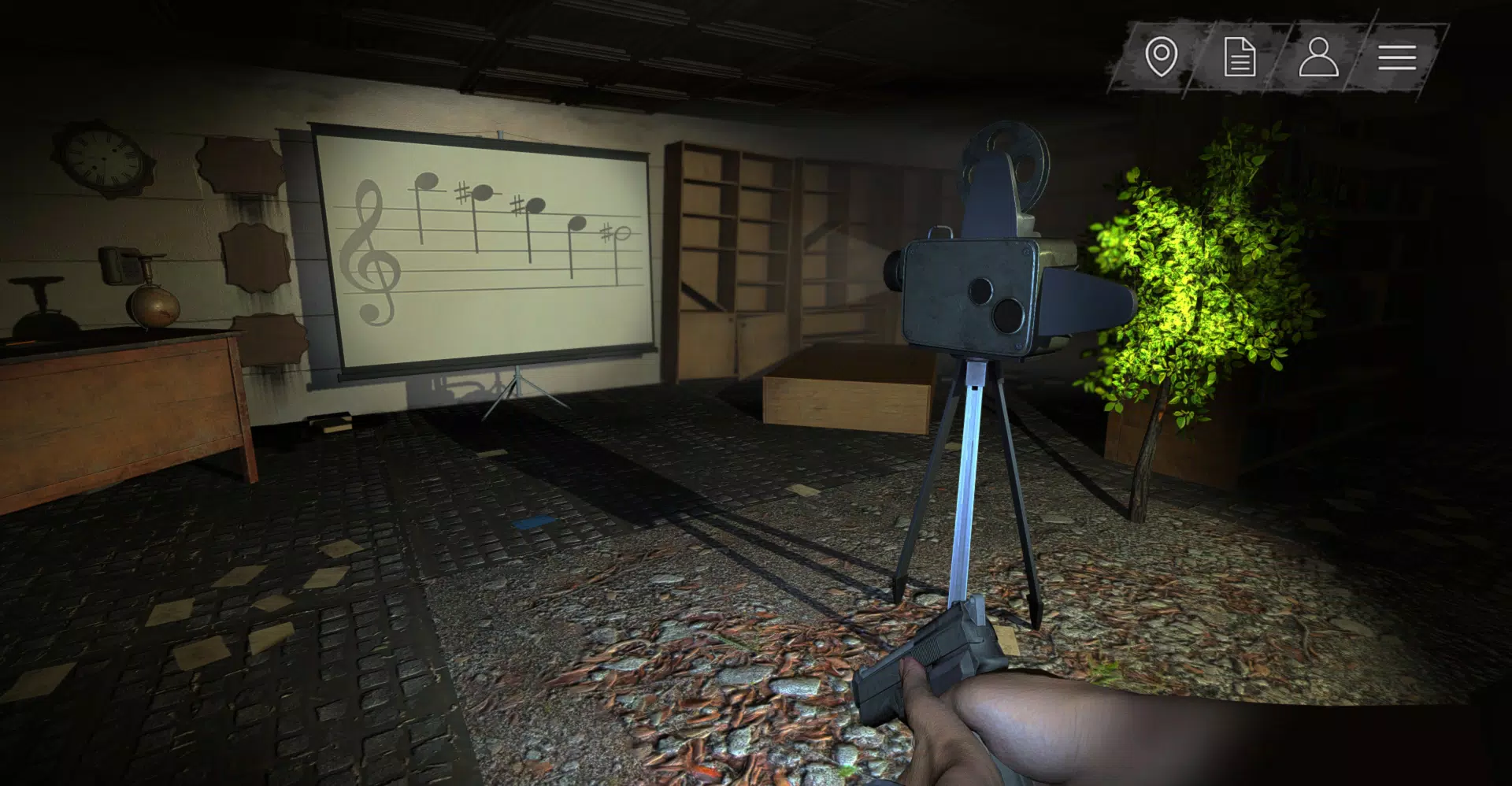Open the character profile icon
The width and height of the screenshot is (1512, 786).
point(1320,57)
